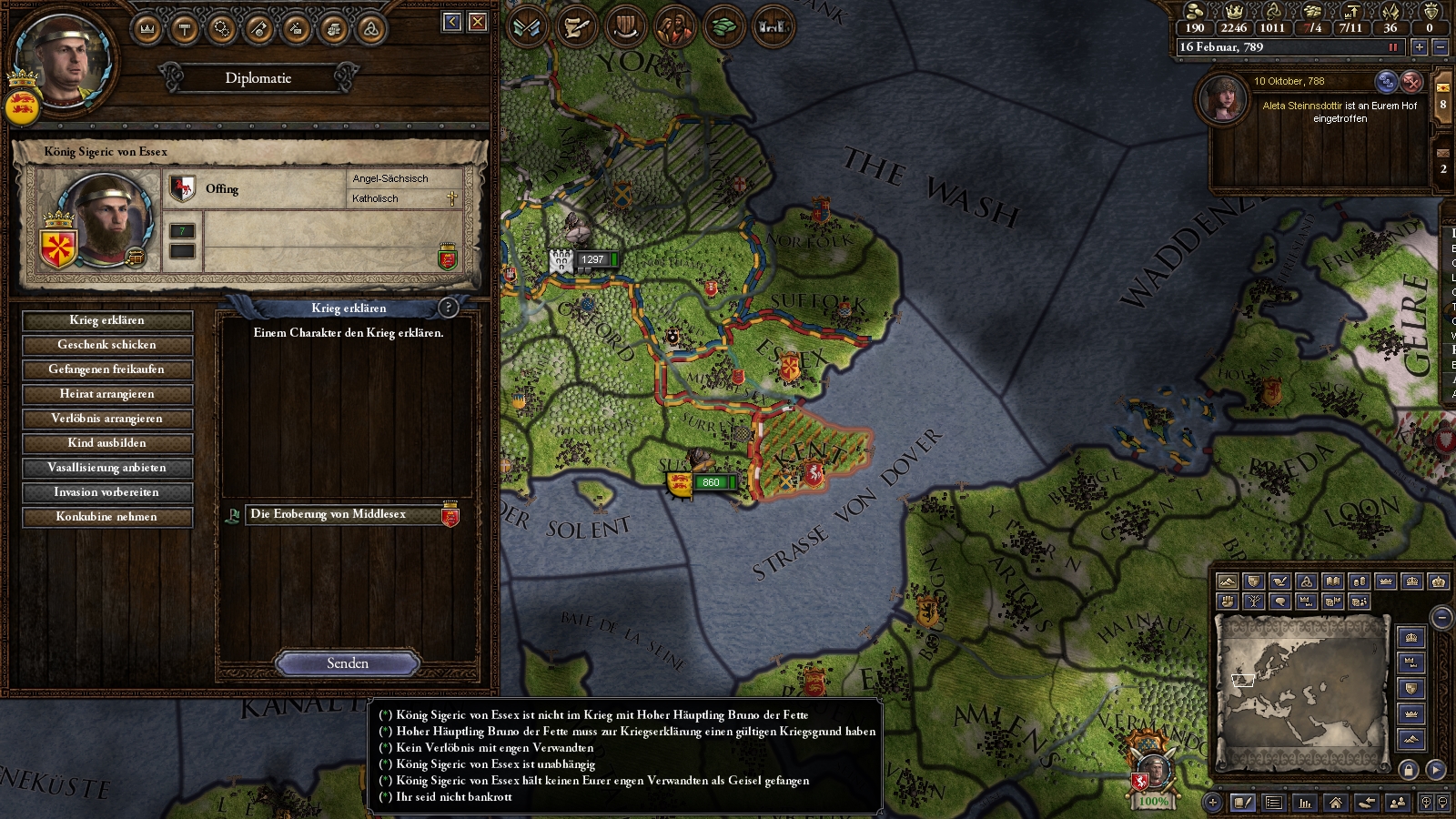
Task: Select casus belli Die Eroberung von Middlesex
Action: click(344, 515)
